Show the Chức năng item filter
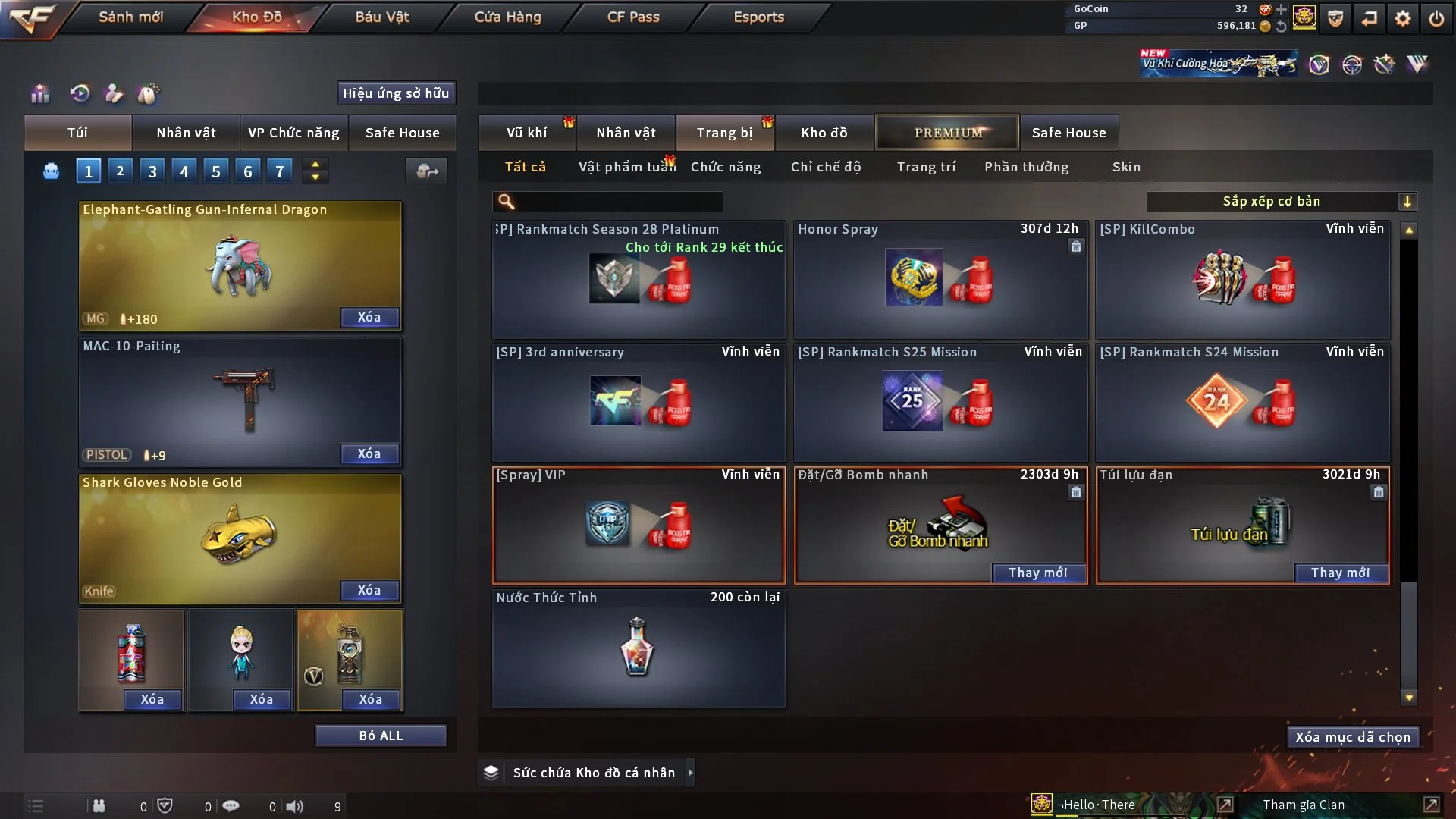 coord(726,167)
